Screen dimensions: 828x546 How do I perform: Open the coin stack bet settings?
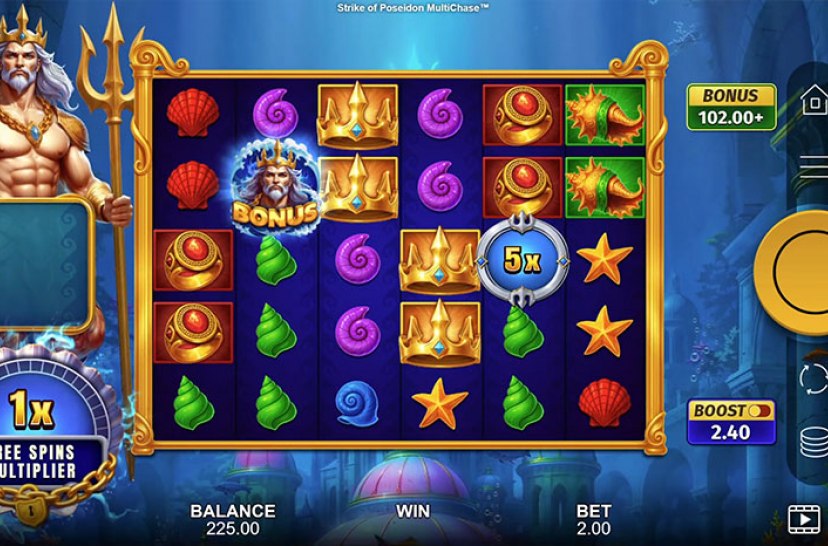click(814, 440)
